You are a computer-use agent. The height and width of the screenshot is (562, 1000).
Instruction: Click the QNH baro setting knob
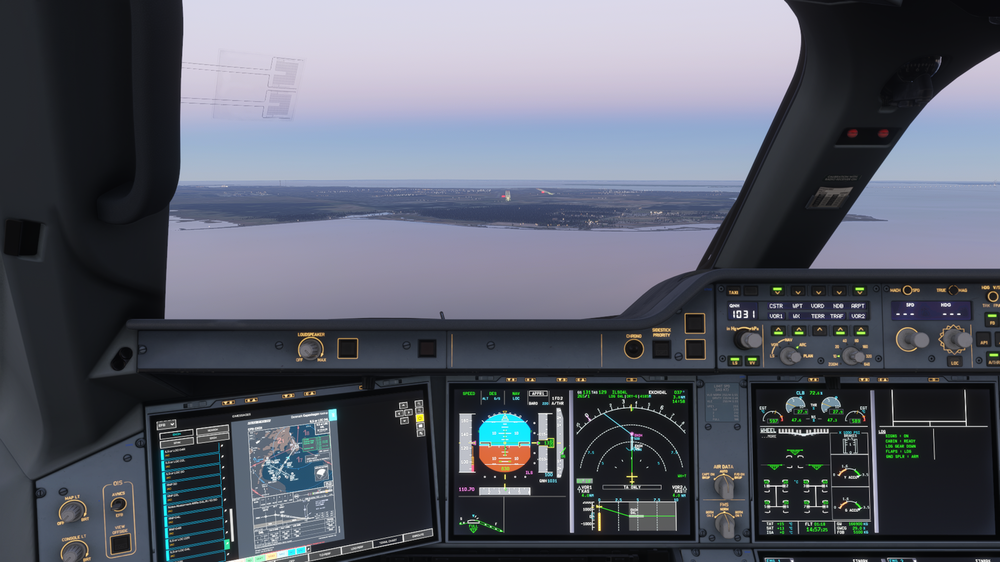point(747,339)
